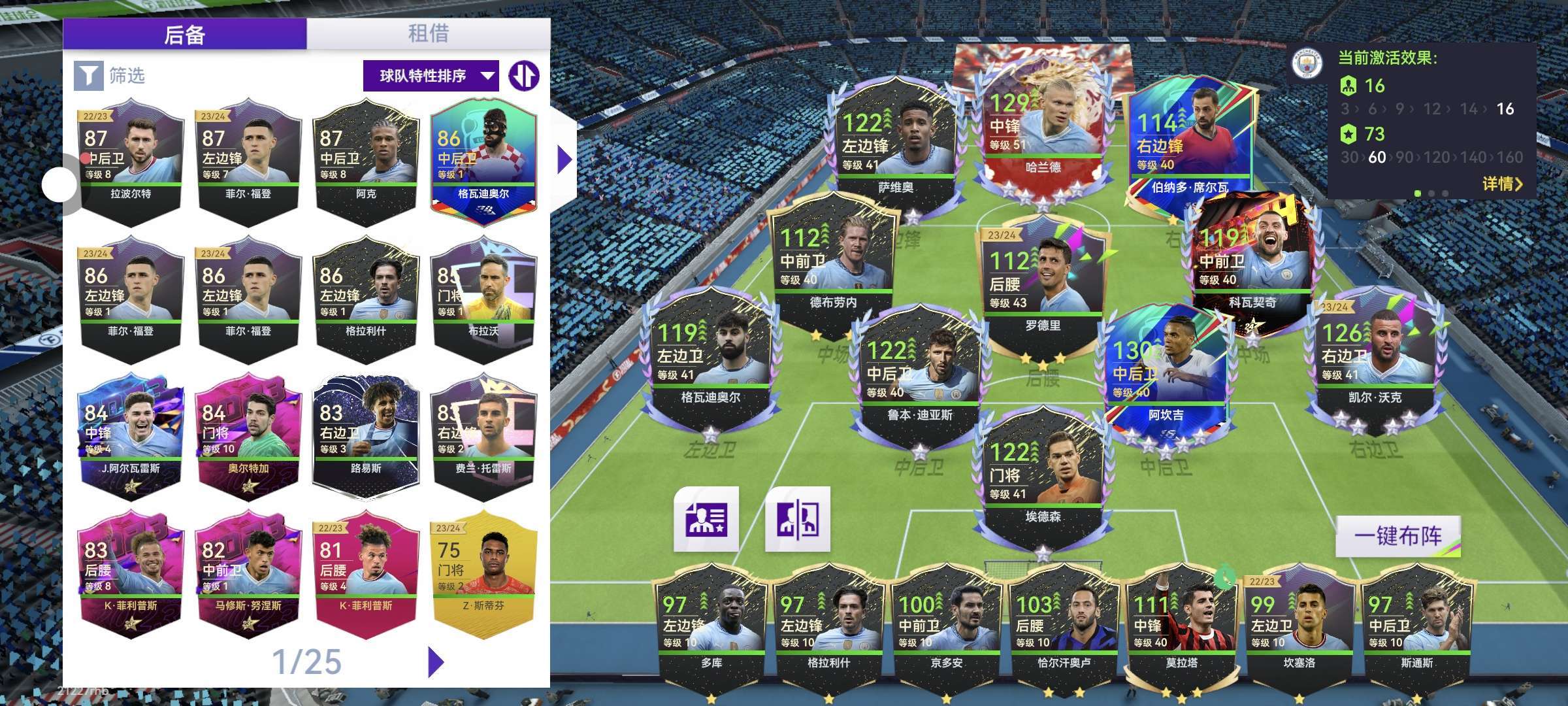Toggle the sort order arrows button

tap(524, 76)
